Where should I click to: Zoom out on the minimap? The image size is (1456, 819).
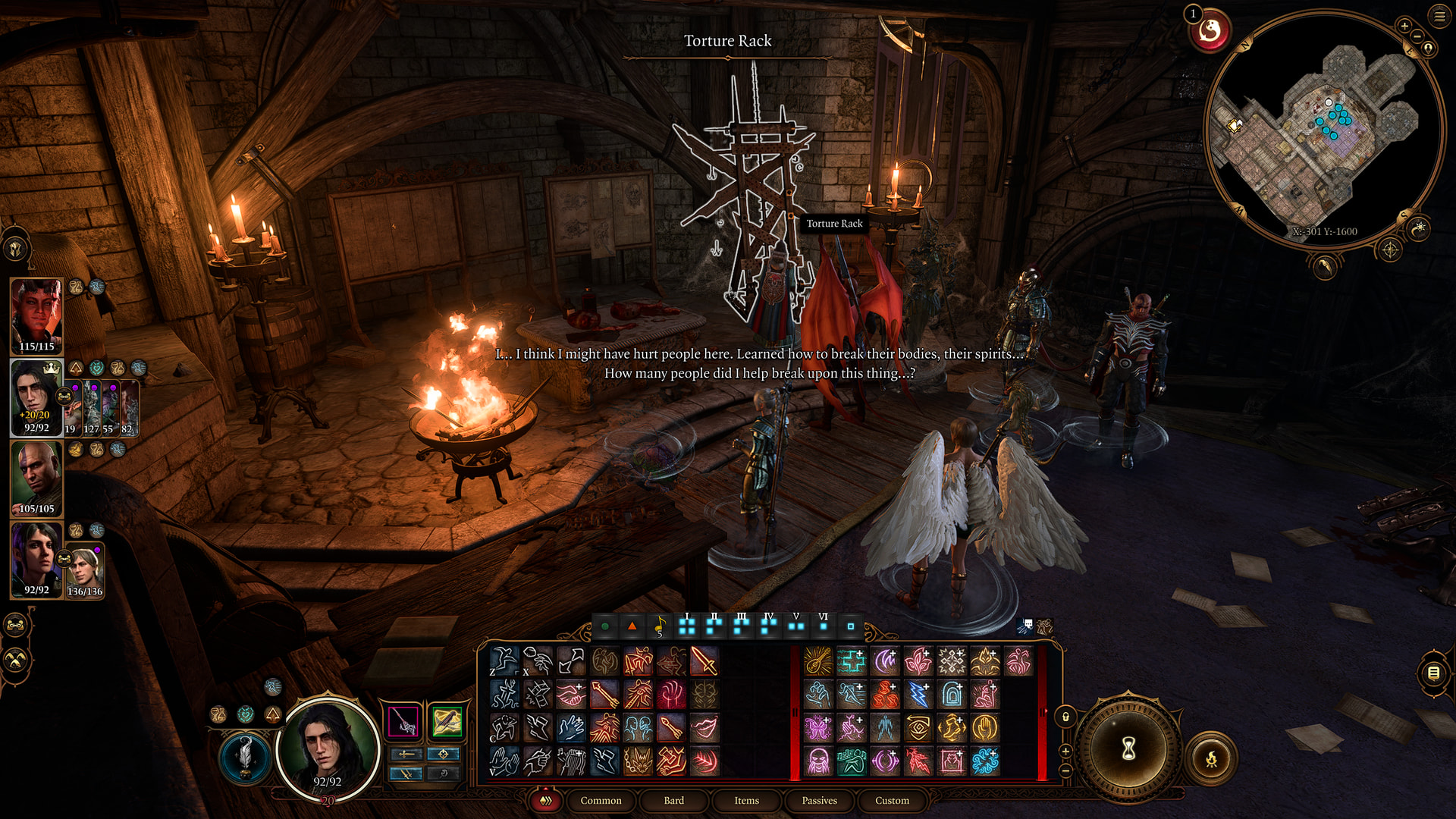[1417, 36]
